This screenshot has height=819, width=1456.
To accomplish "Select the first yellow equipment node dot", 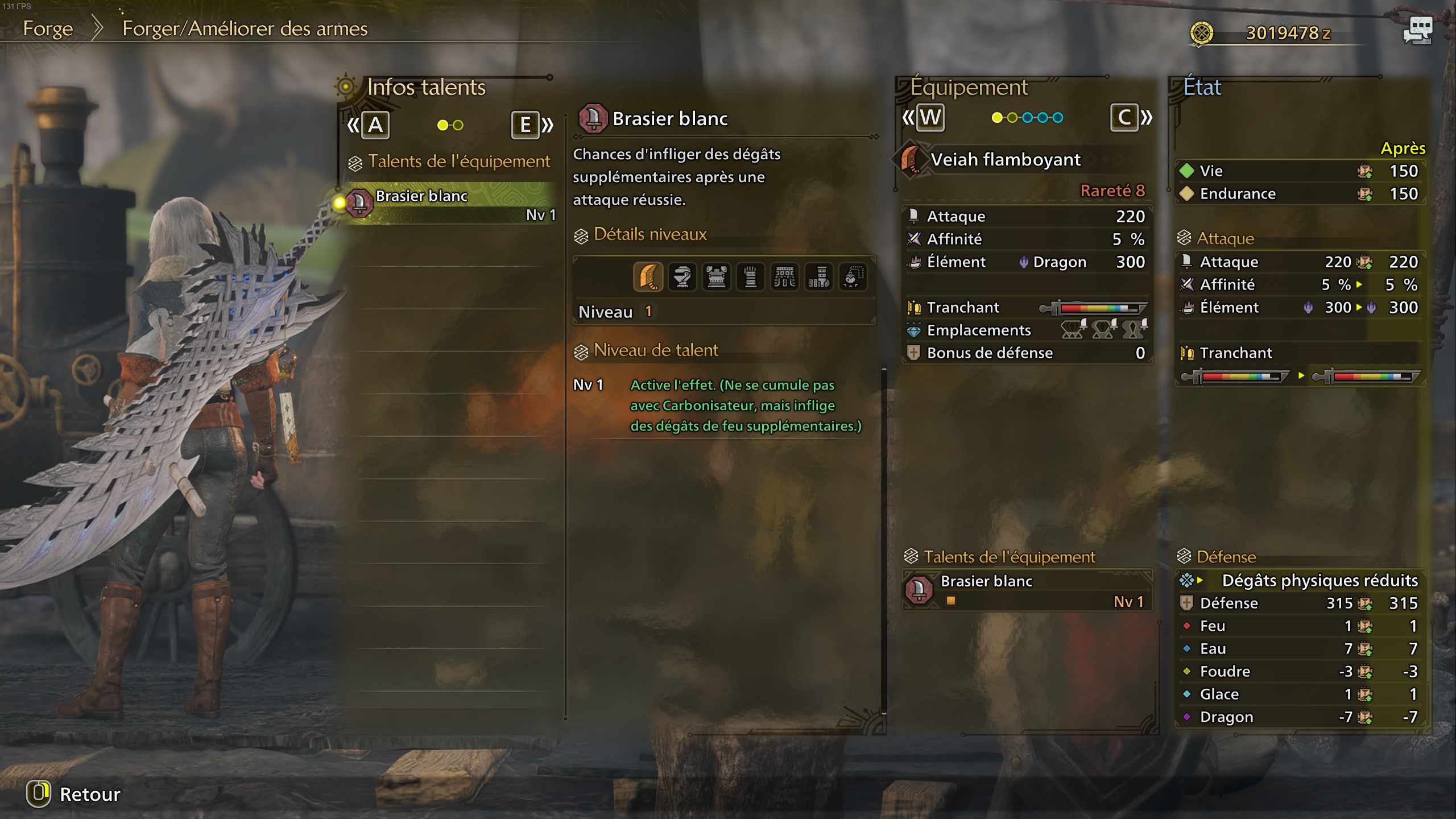I will click(x=997, y=118).
